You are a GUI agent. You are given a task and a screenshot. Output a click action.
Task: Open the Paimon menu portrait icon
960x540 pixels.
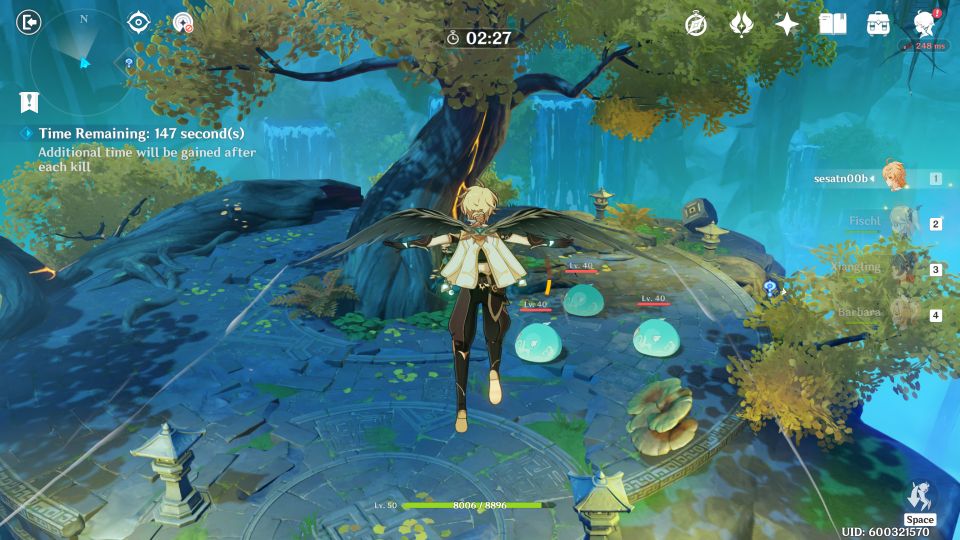925,24
